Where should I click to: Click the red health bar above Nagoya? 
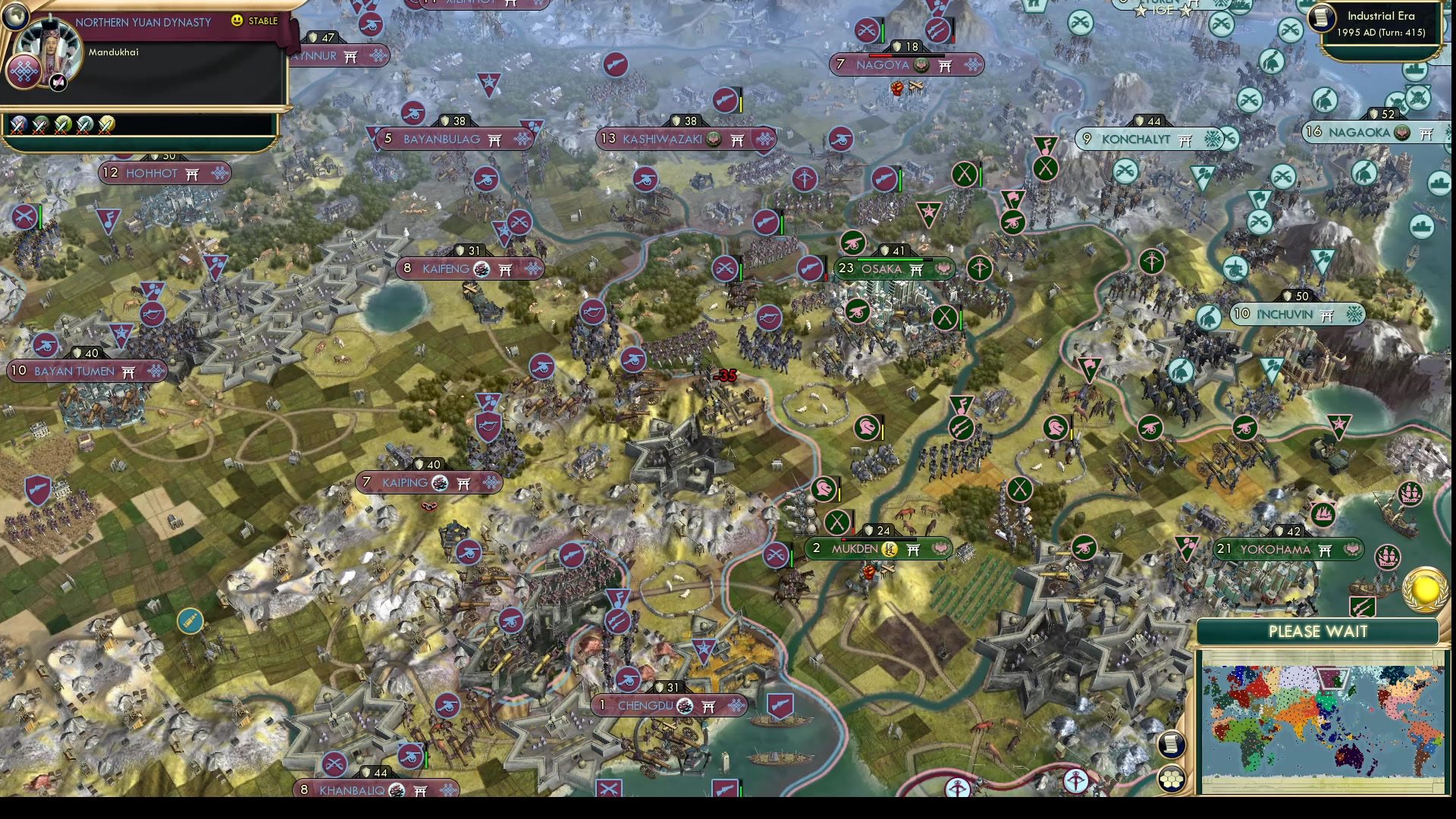tap(880, 55)
